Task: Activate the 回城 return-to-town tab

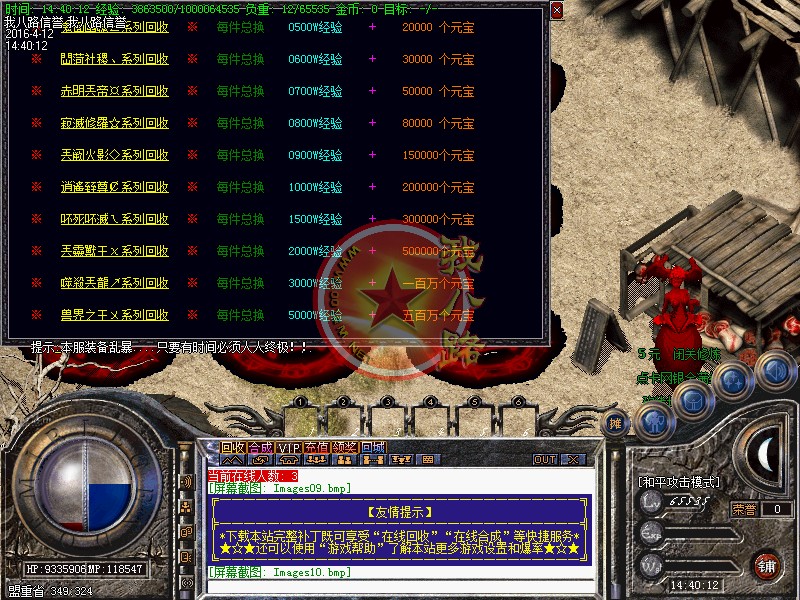Action: (373, 447)
